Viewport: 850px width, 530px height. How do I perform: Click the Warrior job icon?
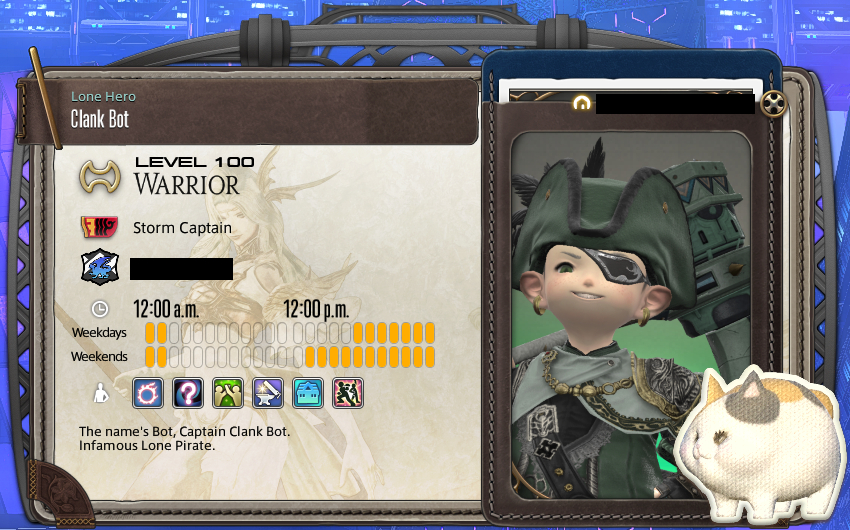[100, 178]
